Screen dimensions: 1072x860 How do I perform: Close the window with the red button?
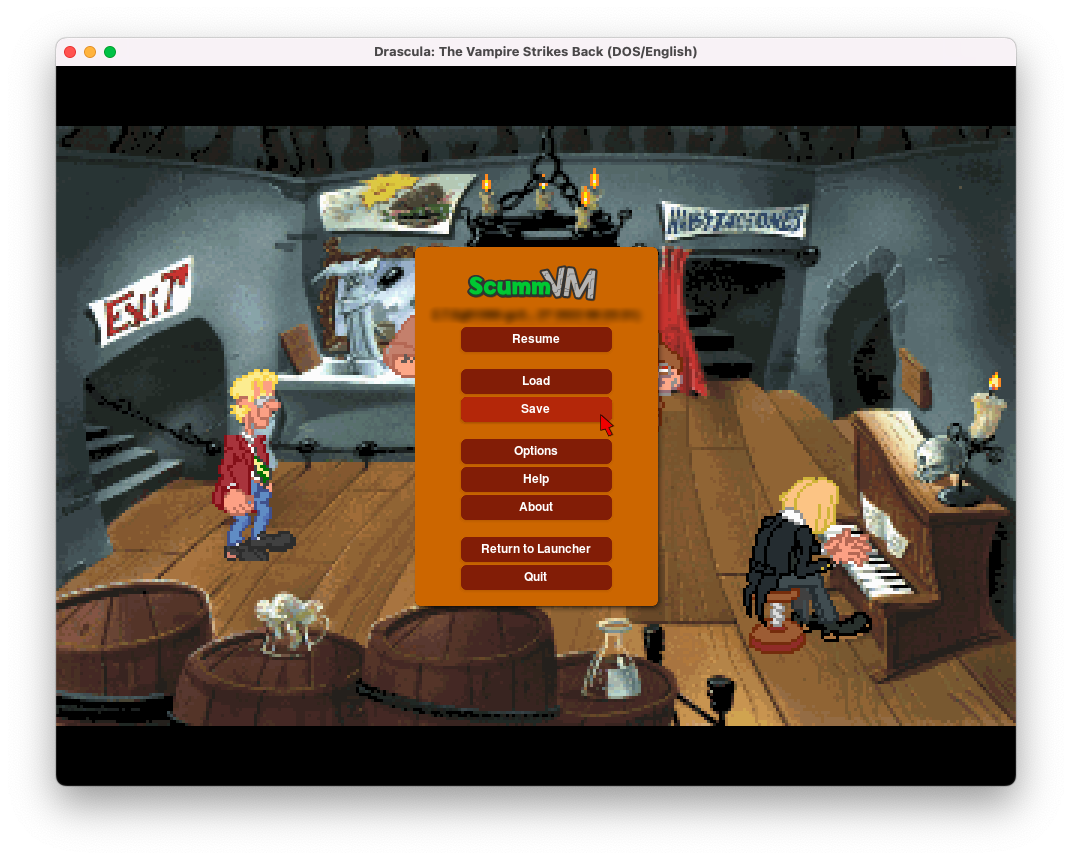pyautogui.click(x=70, y=52)
